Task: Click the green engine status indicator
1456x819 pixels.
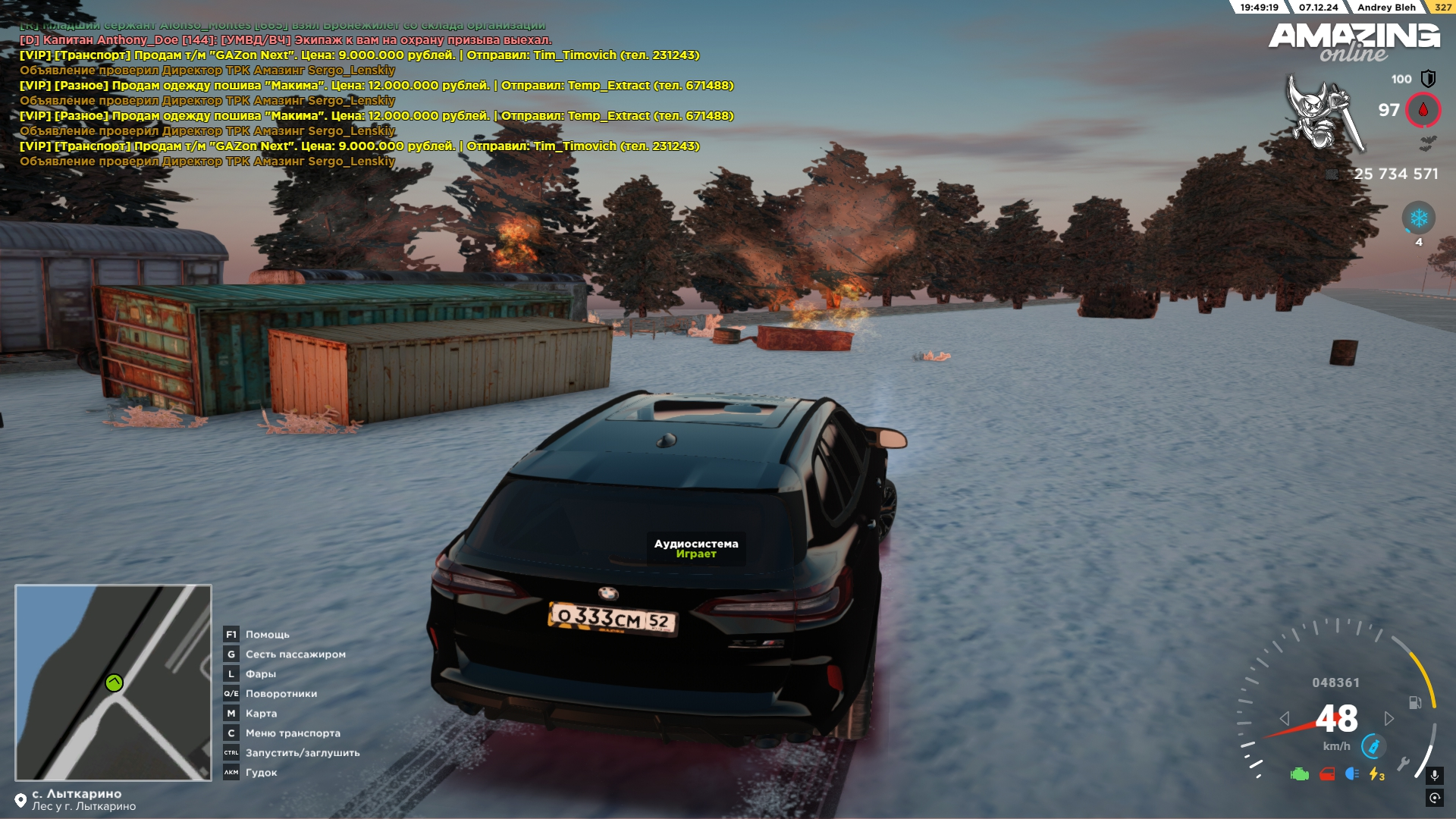Action: 1300,774
